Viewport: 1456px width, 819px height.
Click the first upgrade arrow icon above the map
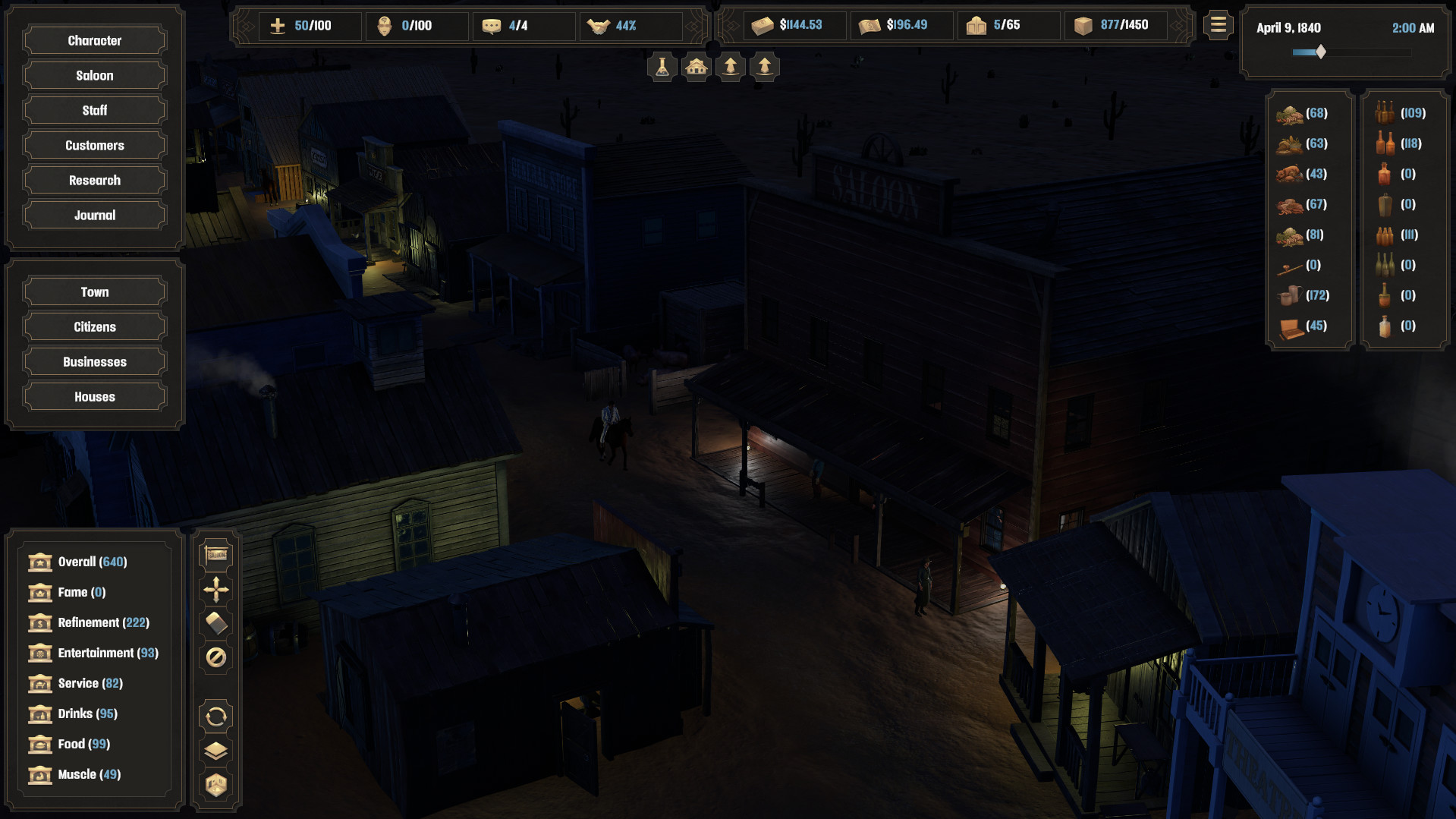click(729, 67)
